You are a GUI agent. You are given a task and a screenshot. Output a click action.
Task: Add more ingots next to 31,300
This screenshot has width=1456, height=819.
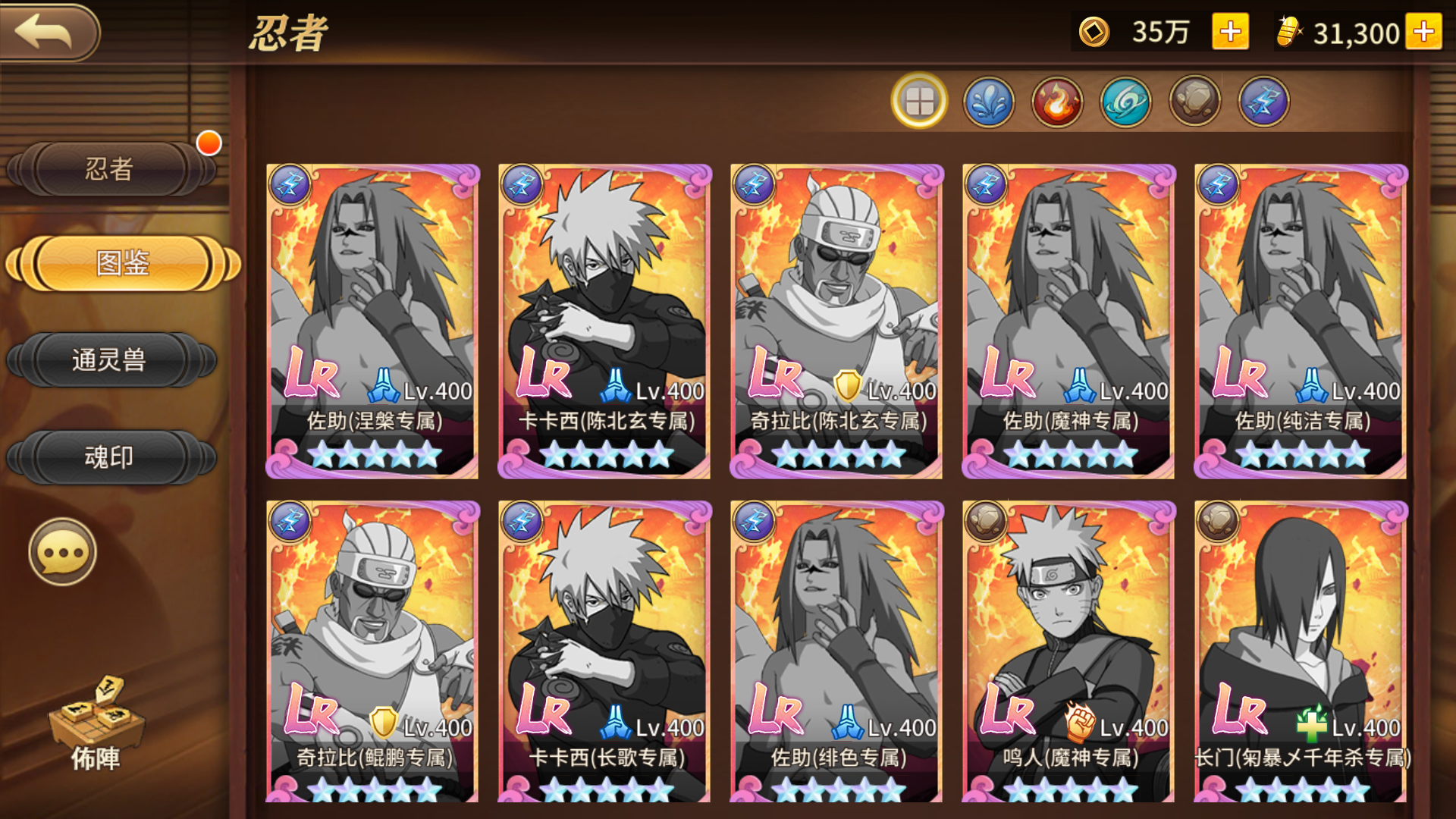[1423, 32]
